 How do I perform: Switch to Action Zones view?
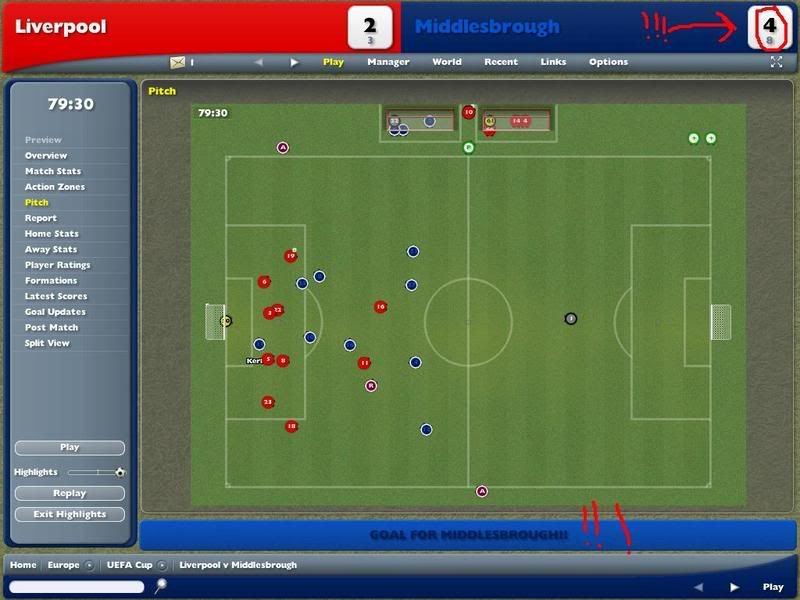[55, 187]
